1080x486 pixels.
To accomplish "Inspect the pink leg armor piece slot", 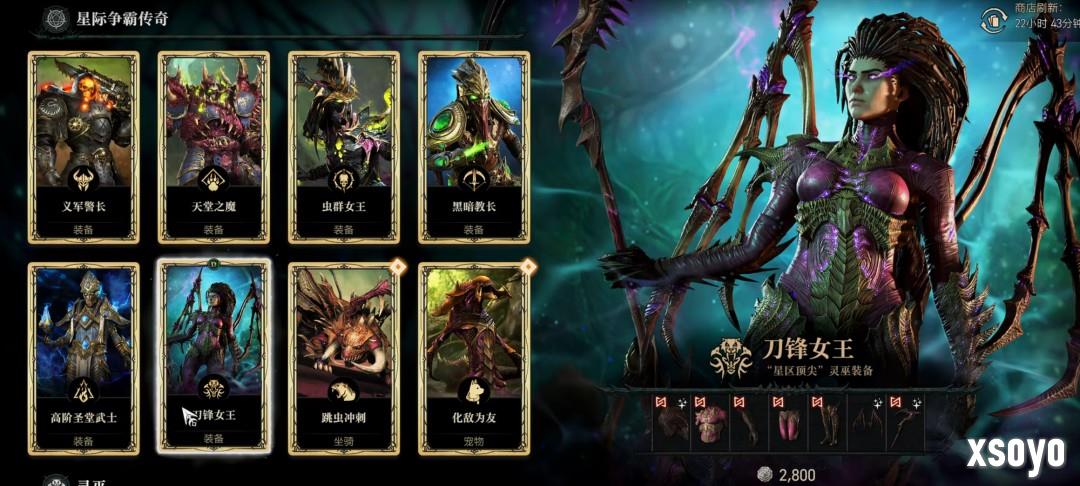I will (x=788, y=424).
